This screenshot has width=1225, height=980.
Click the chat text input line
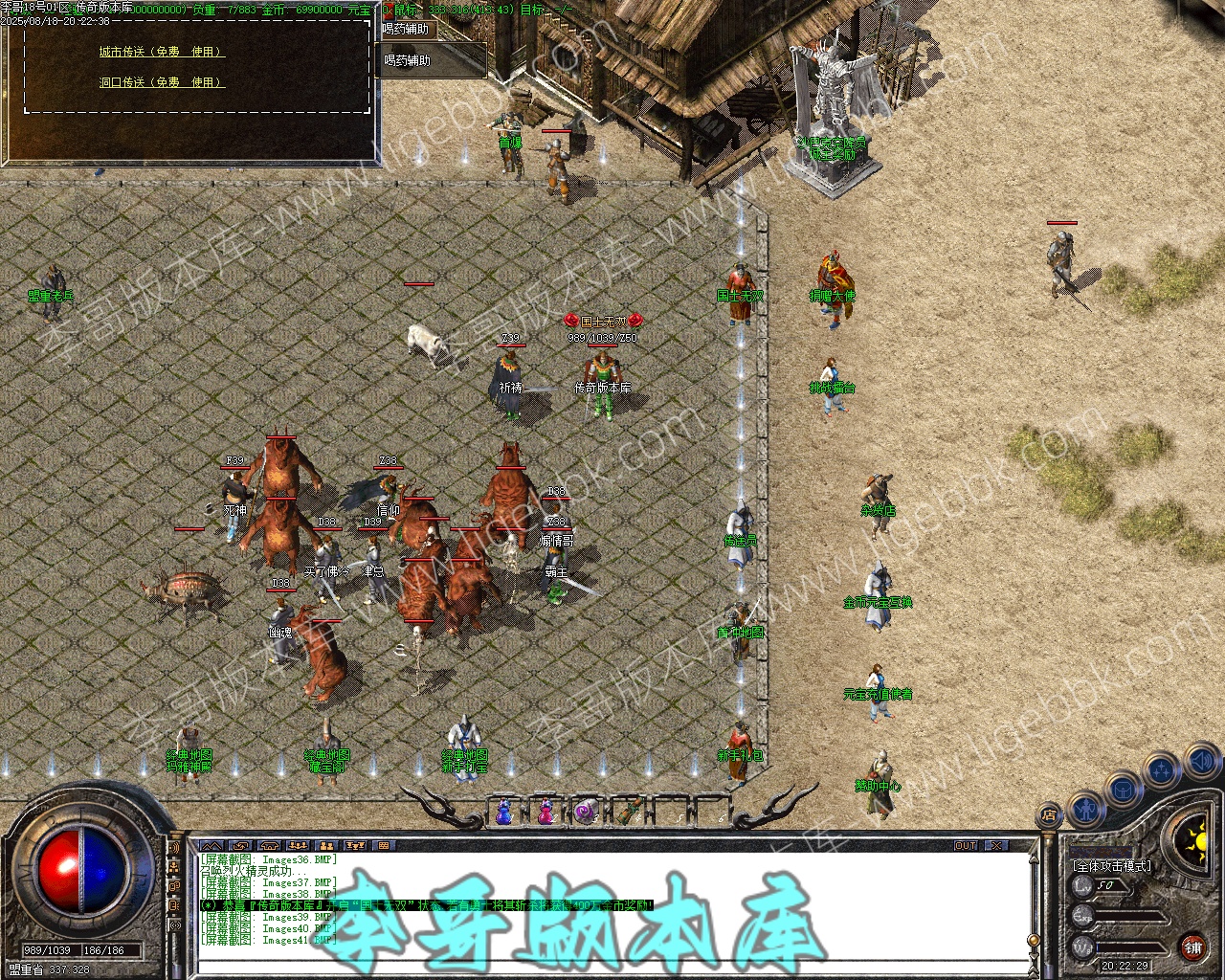click(612, 967)
